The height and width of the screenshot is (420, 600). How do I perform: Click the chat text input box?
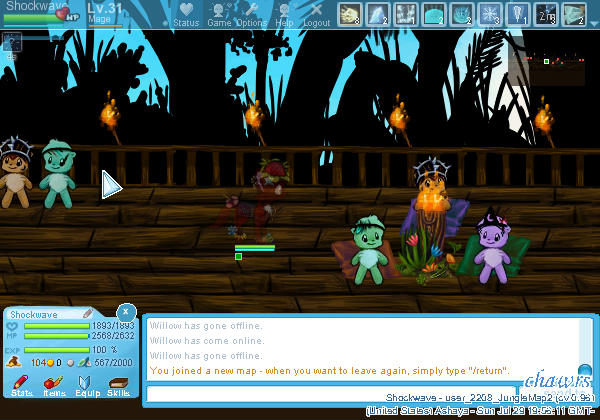[364, 393]
